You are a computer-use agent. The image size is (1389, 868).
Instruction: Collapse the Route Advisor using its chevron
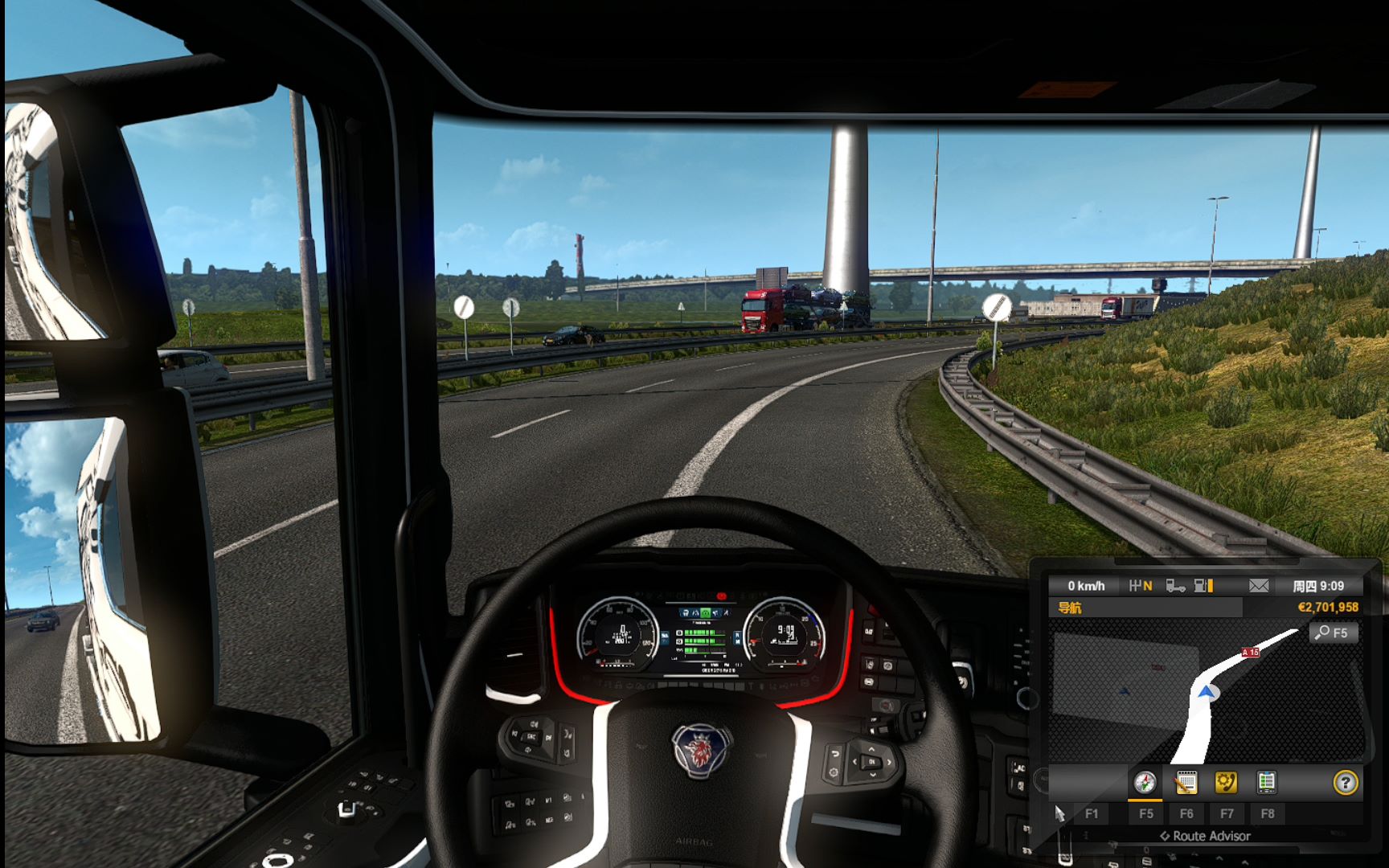pos(1165,836)
